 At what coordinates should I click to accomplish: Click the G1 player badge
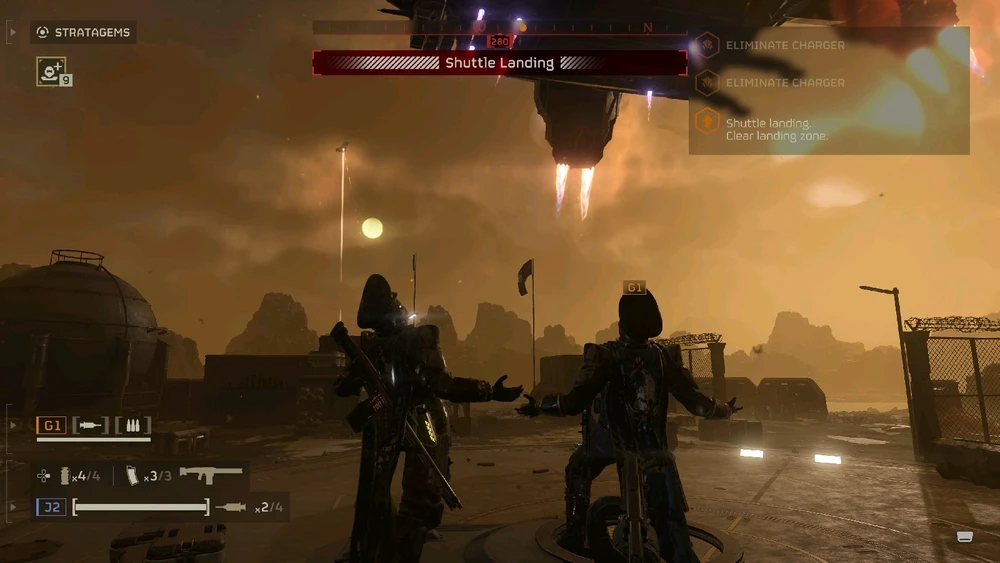click(x=52, y=425)
